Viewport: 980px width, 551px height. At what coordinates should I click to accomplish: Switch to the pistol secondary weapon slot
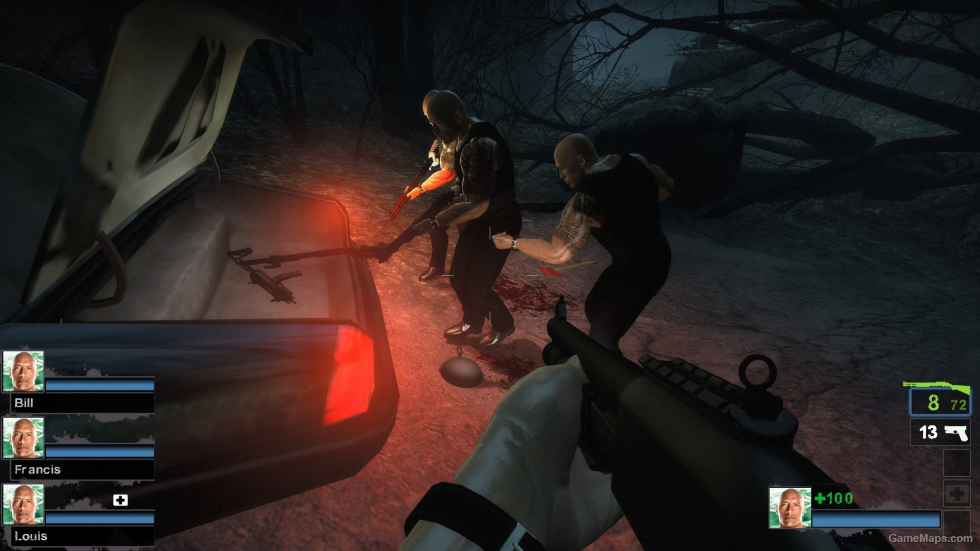940,432
